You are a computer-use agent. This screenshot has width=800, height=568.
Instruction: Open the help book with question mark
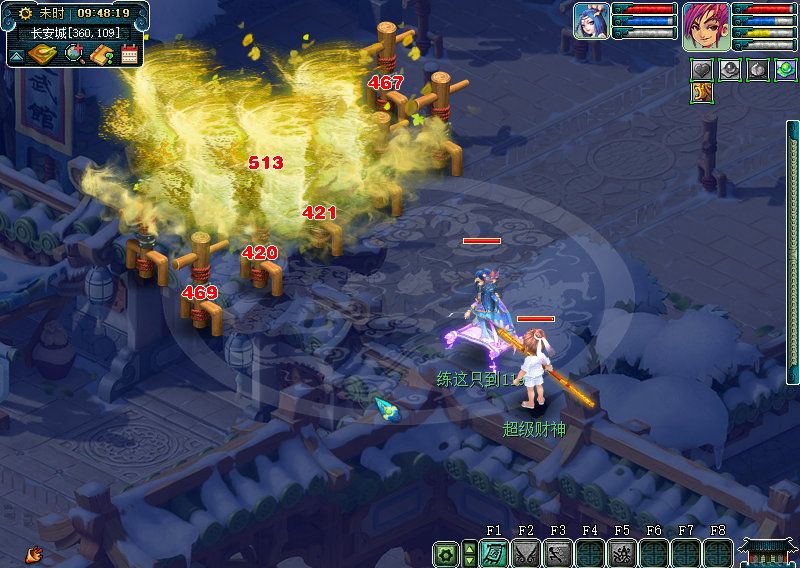point(101,54)
